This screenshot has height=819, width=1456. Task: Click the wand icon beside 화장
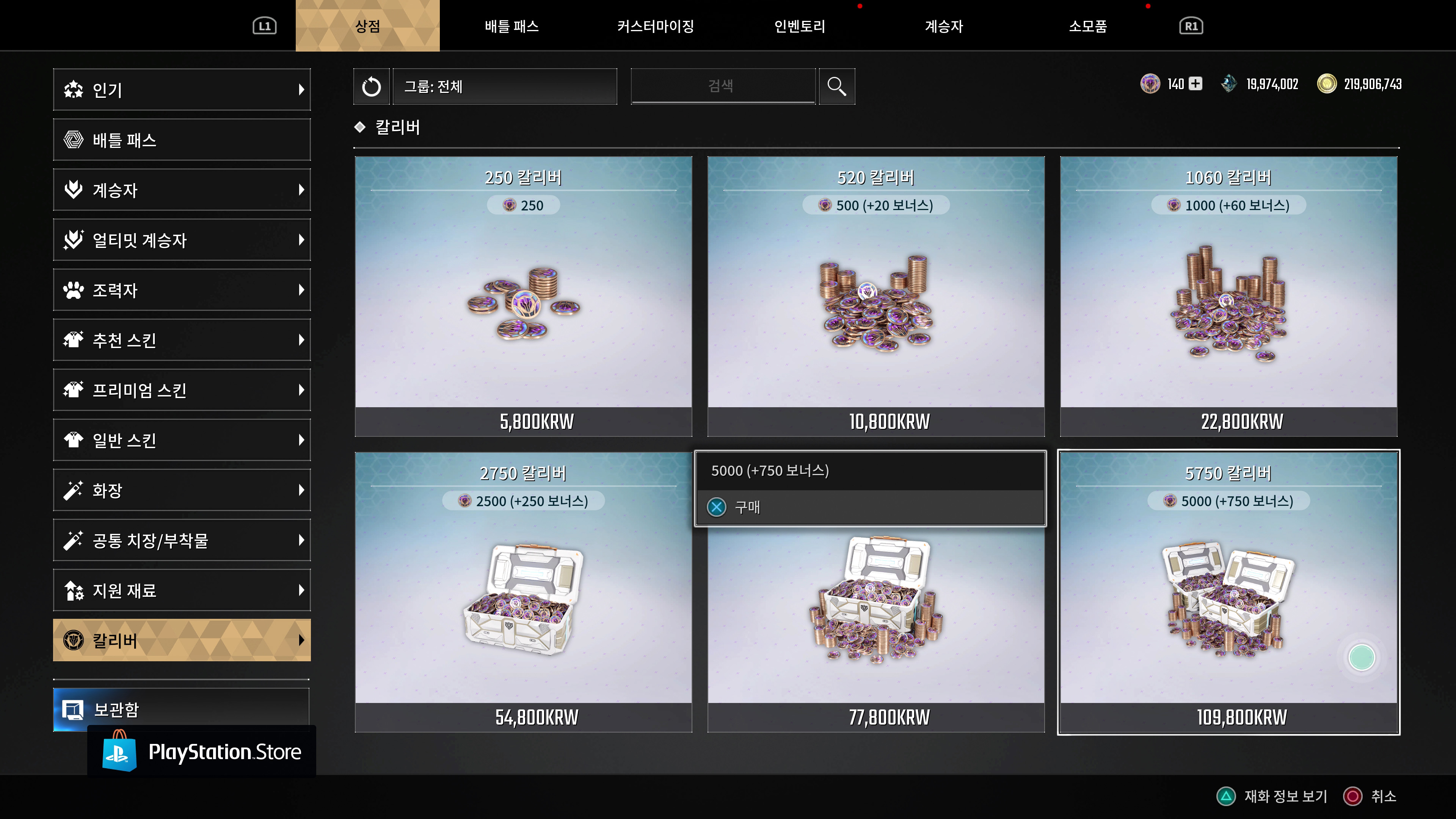tap(74, 490)
